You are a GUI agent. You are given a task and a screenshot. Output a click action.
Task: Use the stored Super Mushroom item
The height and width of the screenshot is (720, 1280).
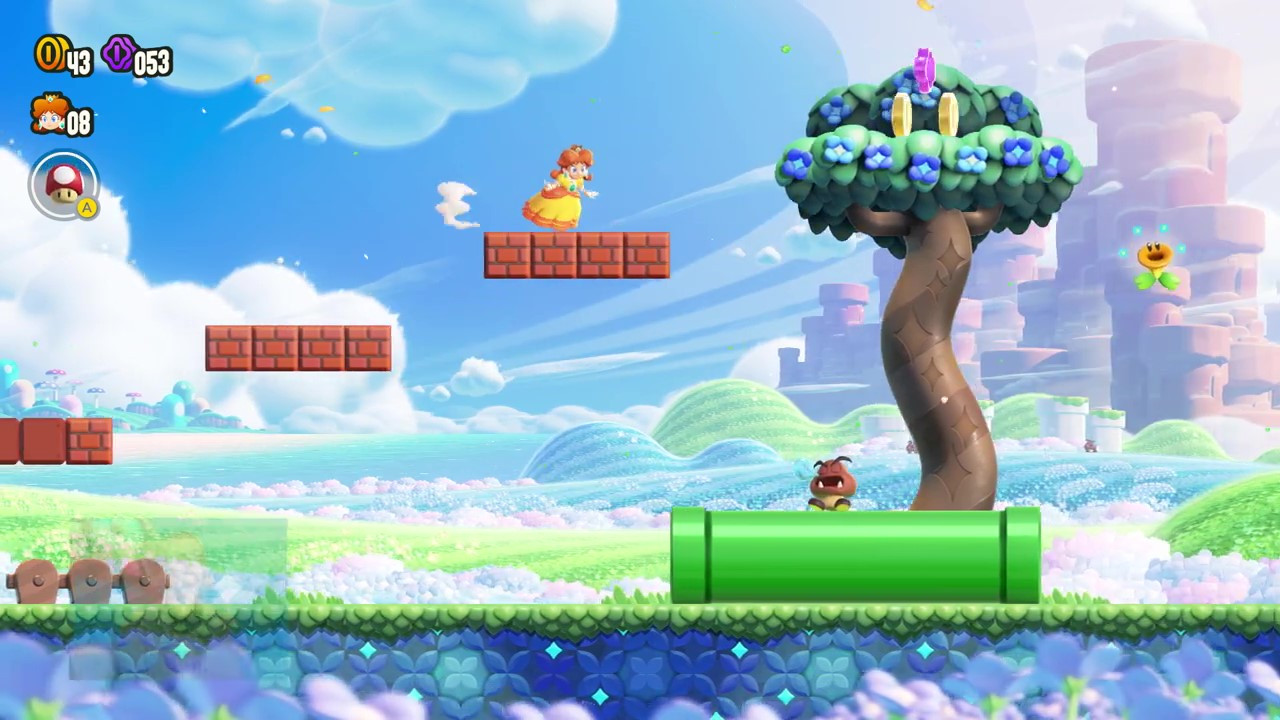tap(64, 185)
